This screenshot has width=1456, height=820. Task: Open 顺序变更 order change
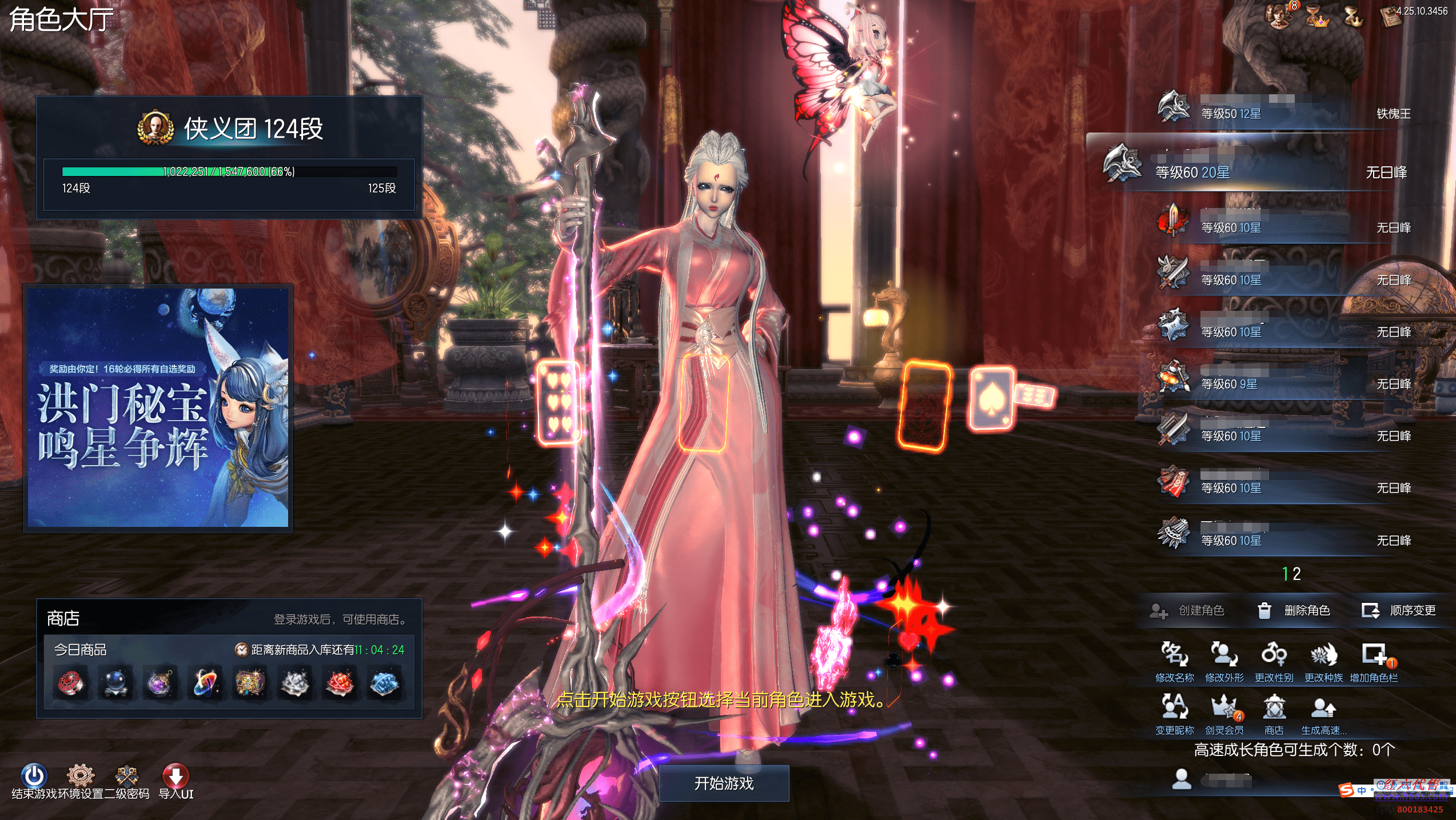(x=1399, y=610)
